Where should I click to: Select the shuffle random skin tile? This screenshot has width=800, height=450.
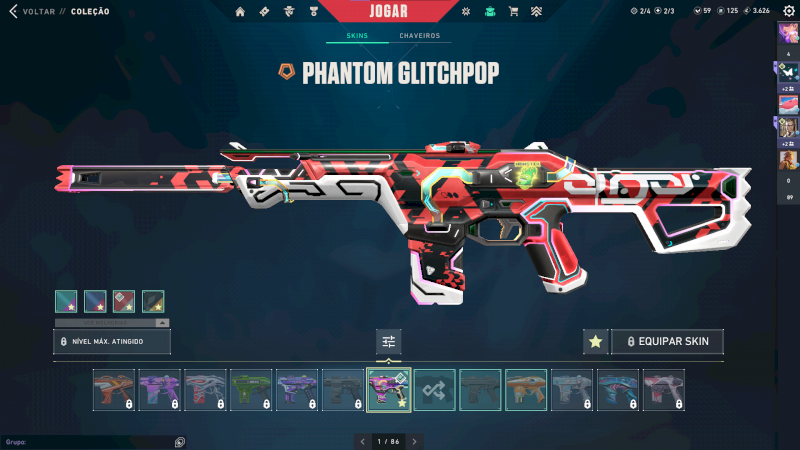(435, 390)
